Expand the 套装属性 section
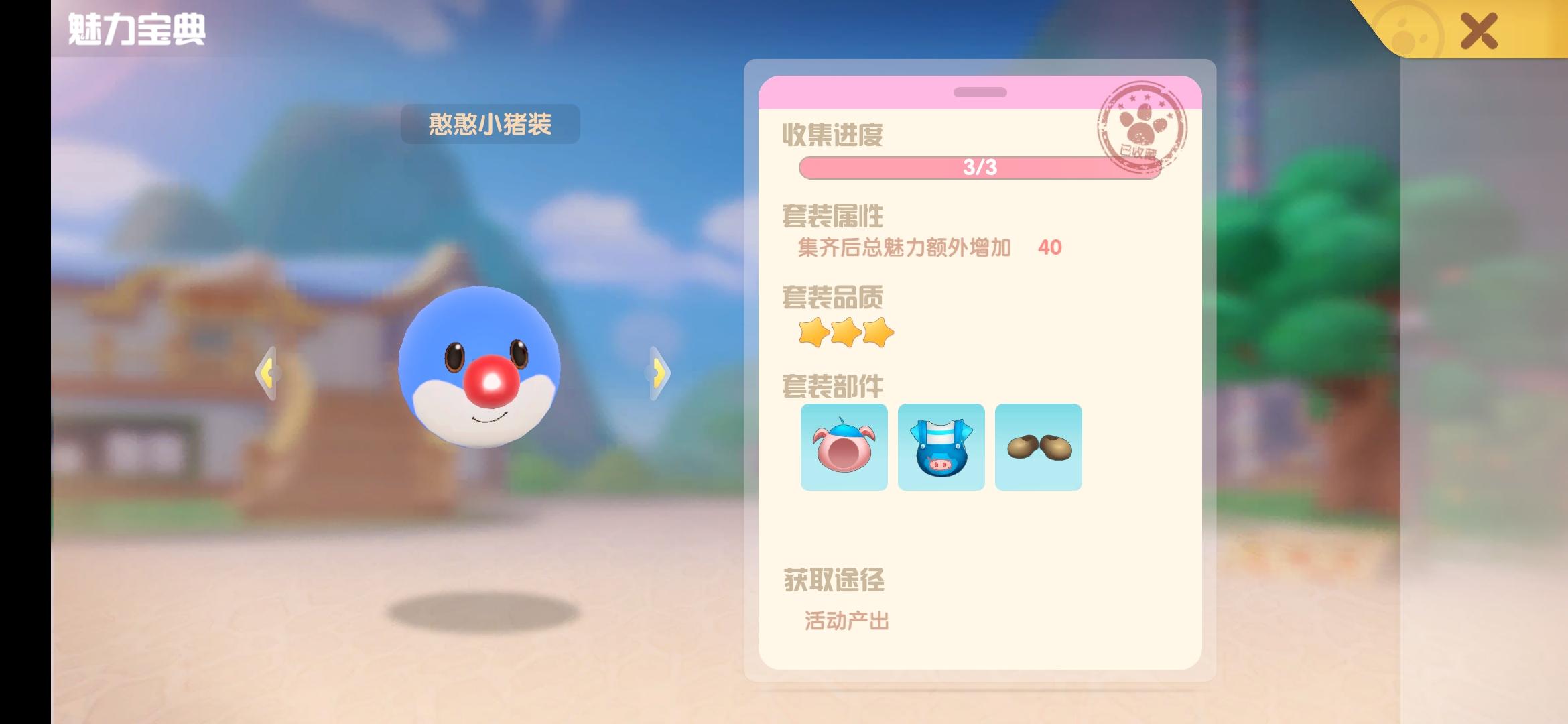This screenshot has width=1568, height=724. pyautogui.click(x=832, y=215)
